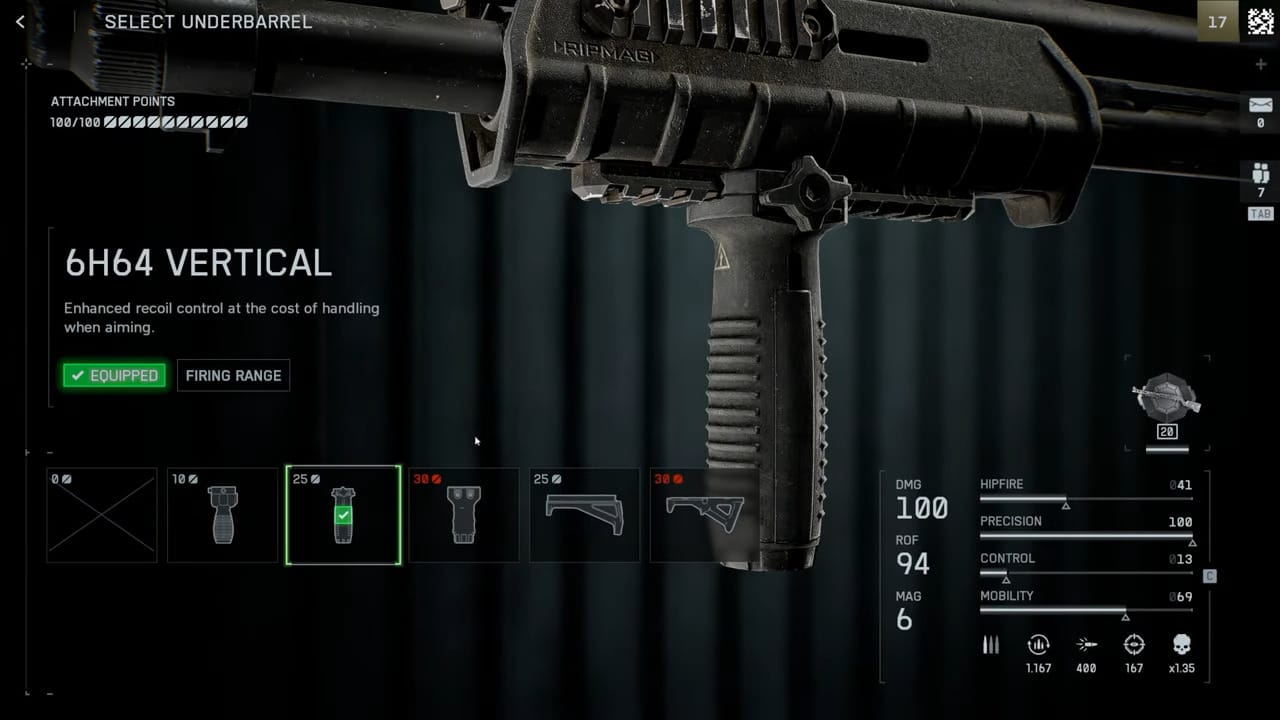This screenshot has width=1280, height=720.
Task: Click the green Equipped button
Action: pyautogui.click(x=114, y=375)
